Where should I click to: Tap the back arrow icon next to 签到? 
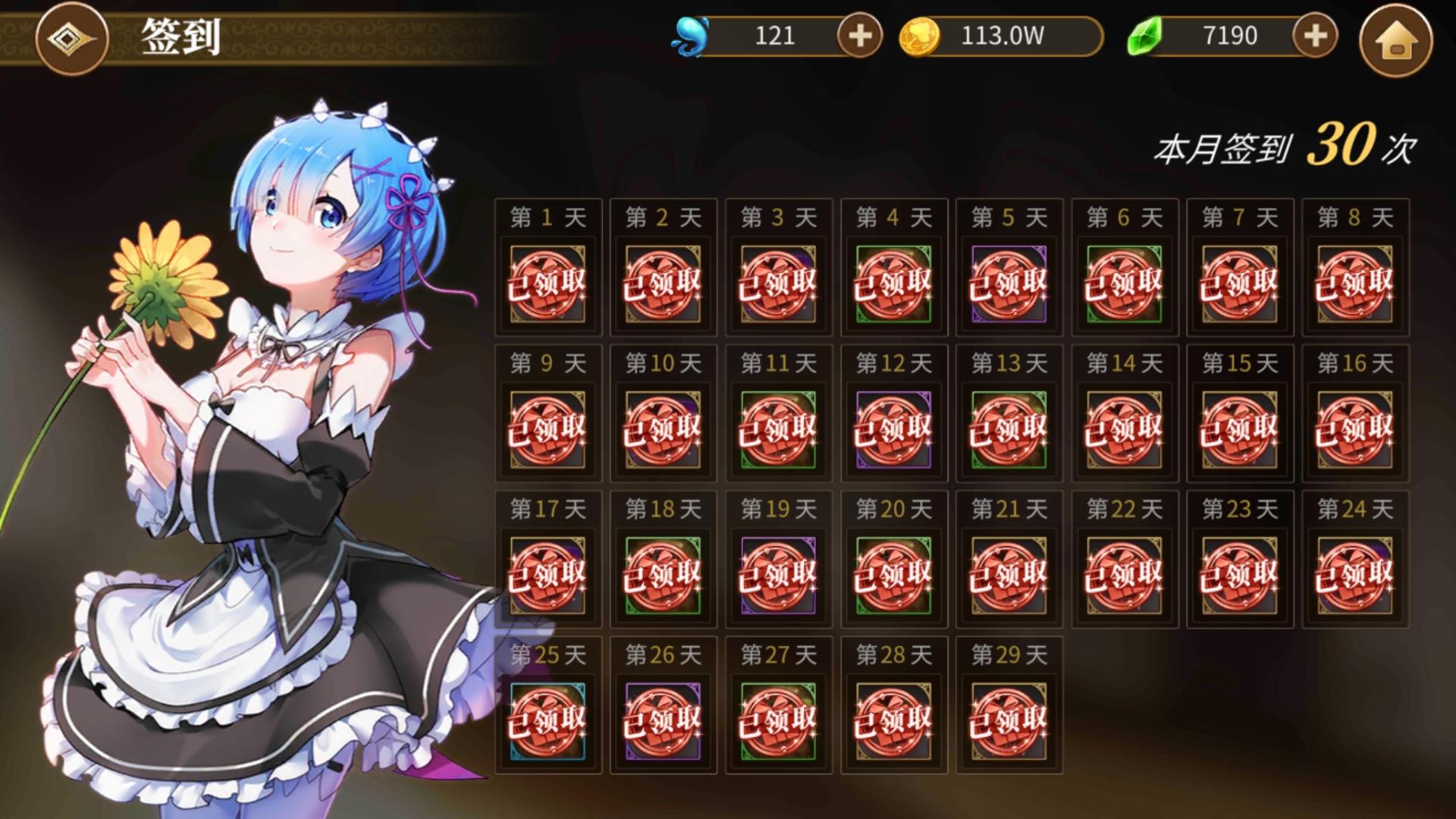[71, 39]
